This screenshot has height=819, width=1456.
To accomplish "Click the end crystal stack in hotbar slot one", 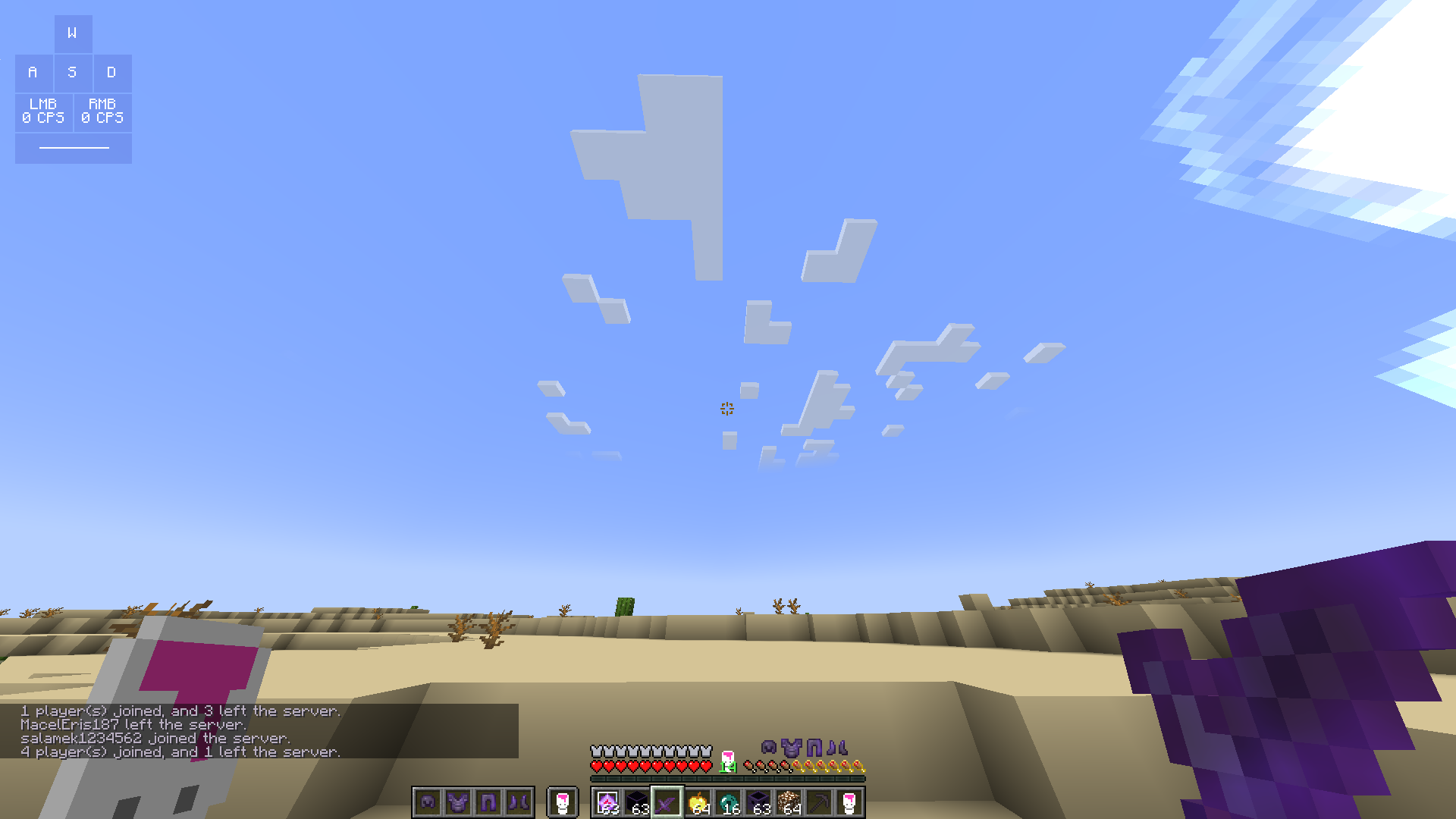I will pyautogui.click(x=607, y=804).
